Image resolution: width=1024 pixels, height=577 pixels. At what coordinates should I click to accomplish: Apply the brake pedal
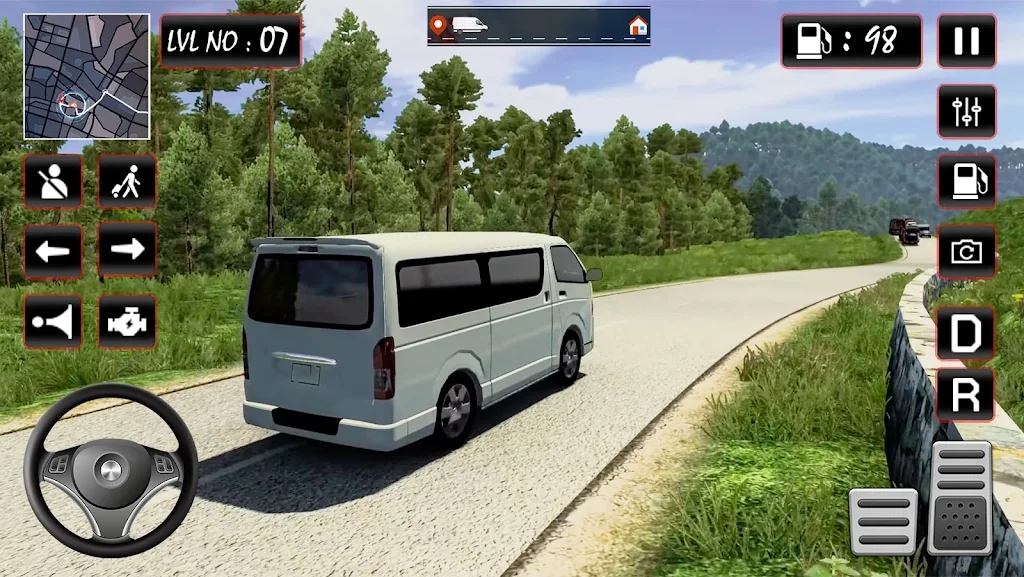point(883,521)
